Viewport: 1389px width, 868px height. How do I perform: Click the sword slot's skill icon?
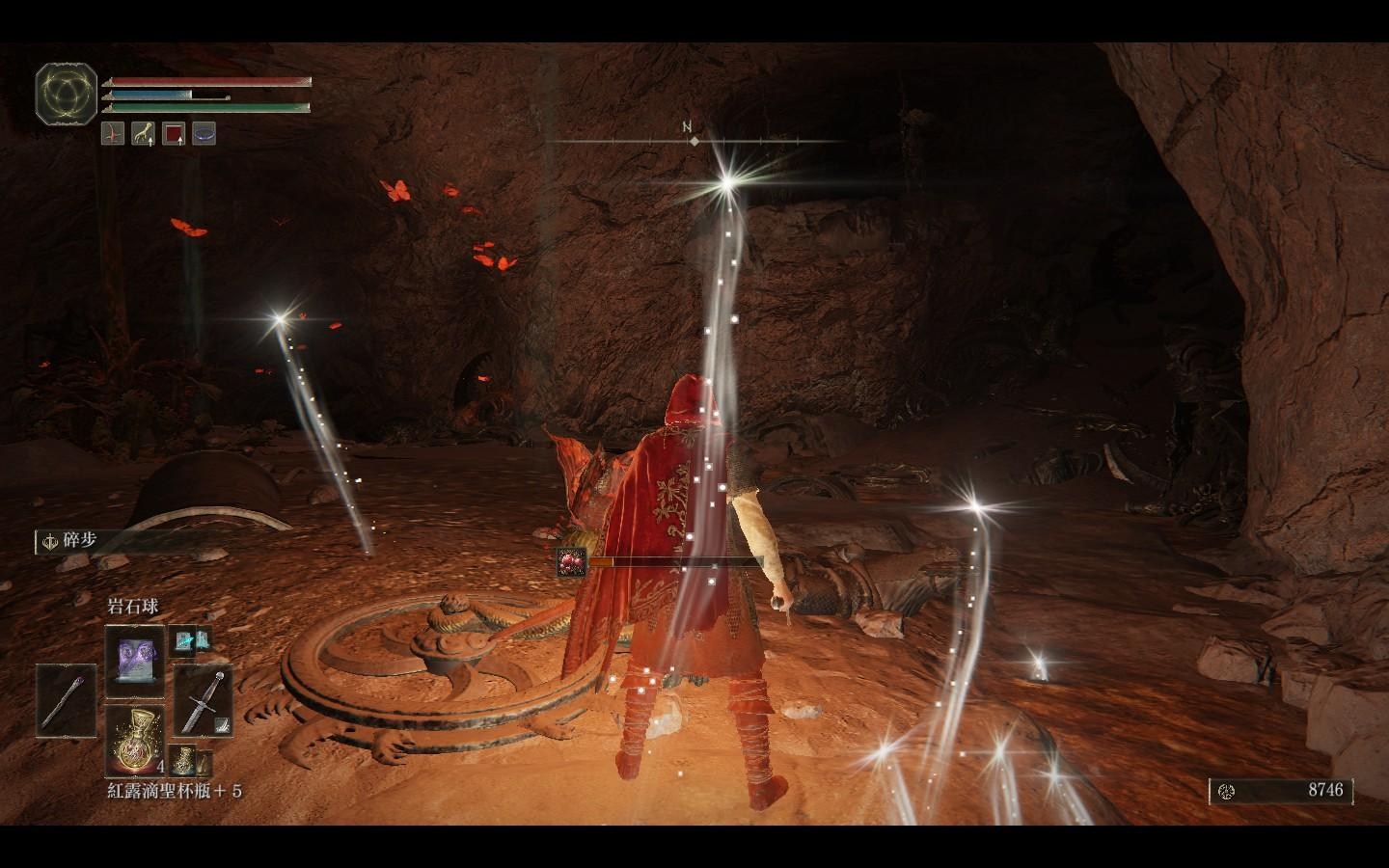click(x=221, y=722)
